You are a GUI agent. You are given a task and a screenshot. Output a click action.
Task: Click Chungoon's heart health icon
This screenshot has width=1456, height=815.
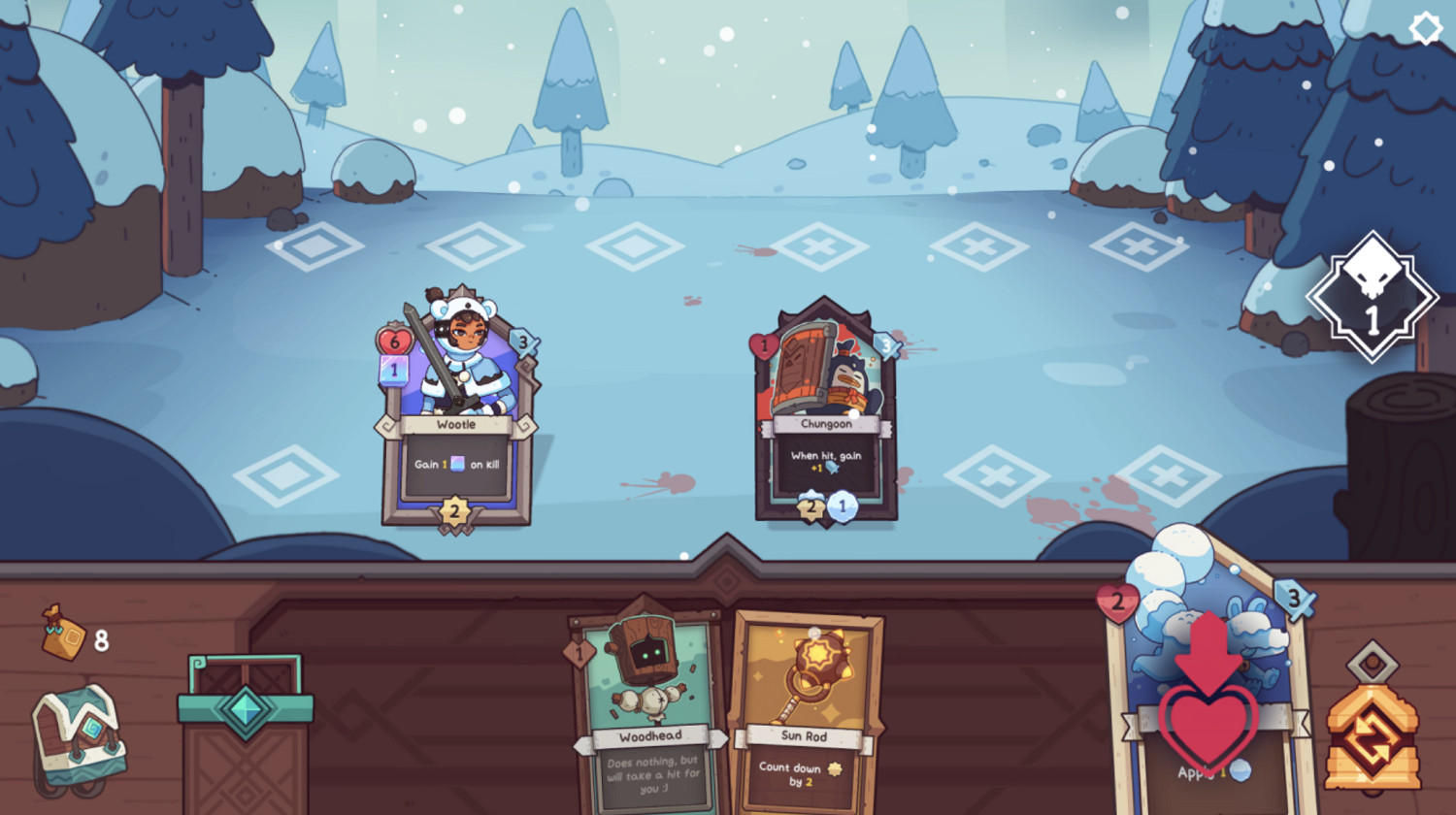click(x=766, y=342)
